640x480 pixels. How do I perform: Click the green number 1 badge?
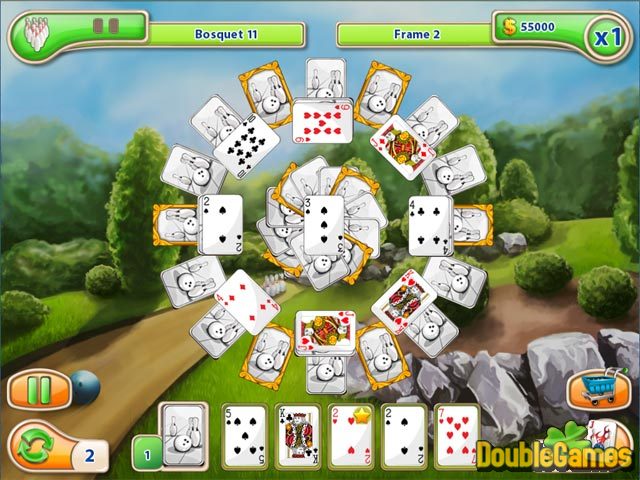point(146,452)
